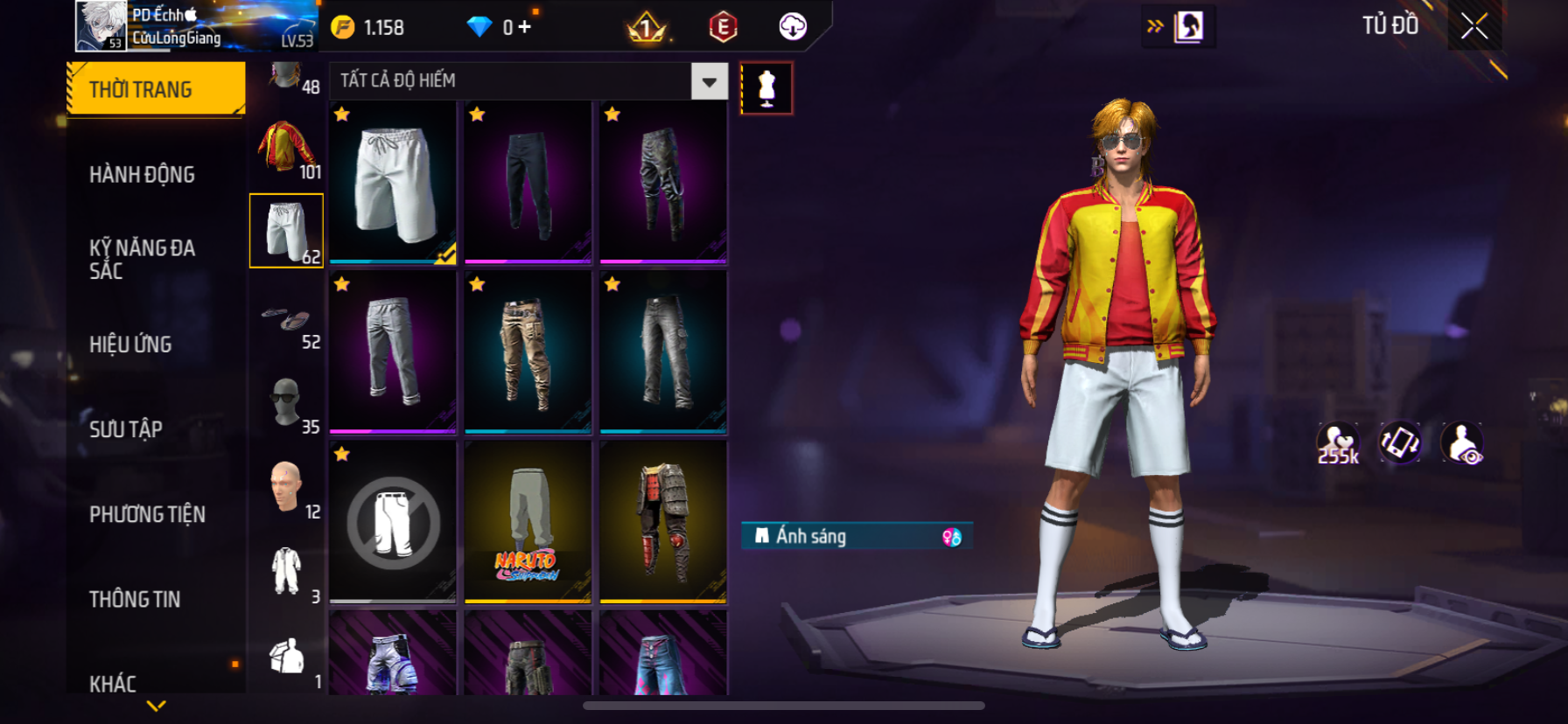
Task: Open the HIỆU ỨNG section
Action: (x=130, y=345)
